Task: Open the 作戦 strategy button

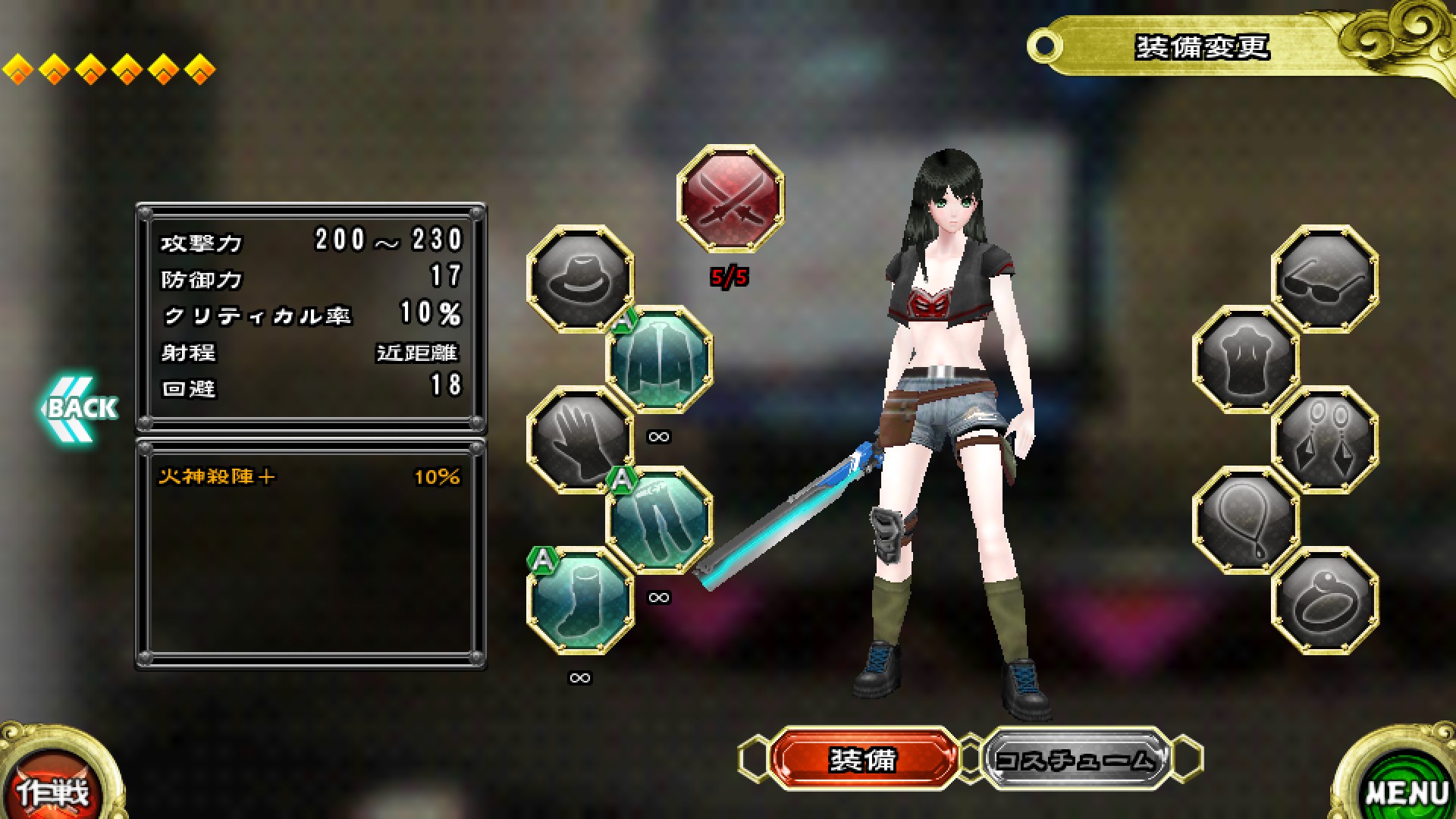Action: pos(53,789)
